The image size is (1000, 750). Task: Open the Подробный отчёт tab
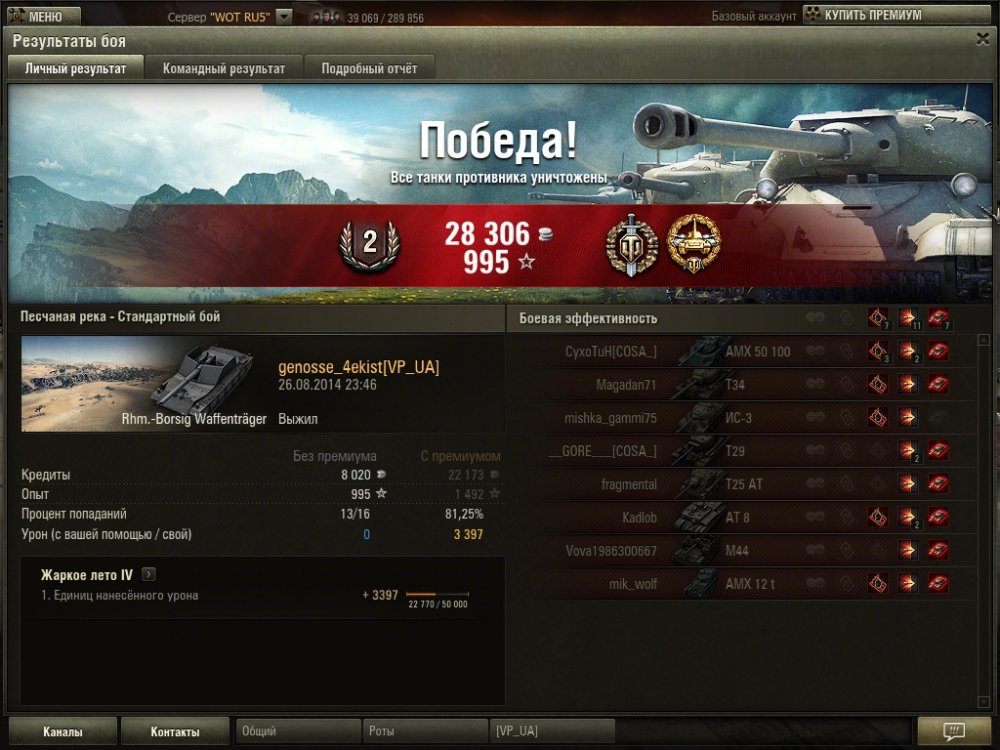[369, 69]
